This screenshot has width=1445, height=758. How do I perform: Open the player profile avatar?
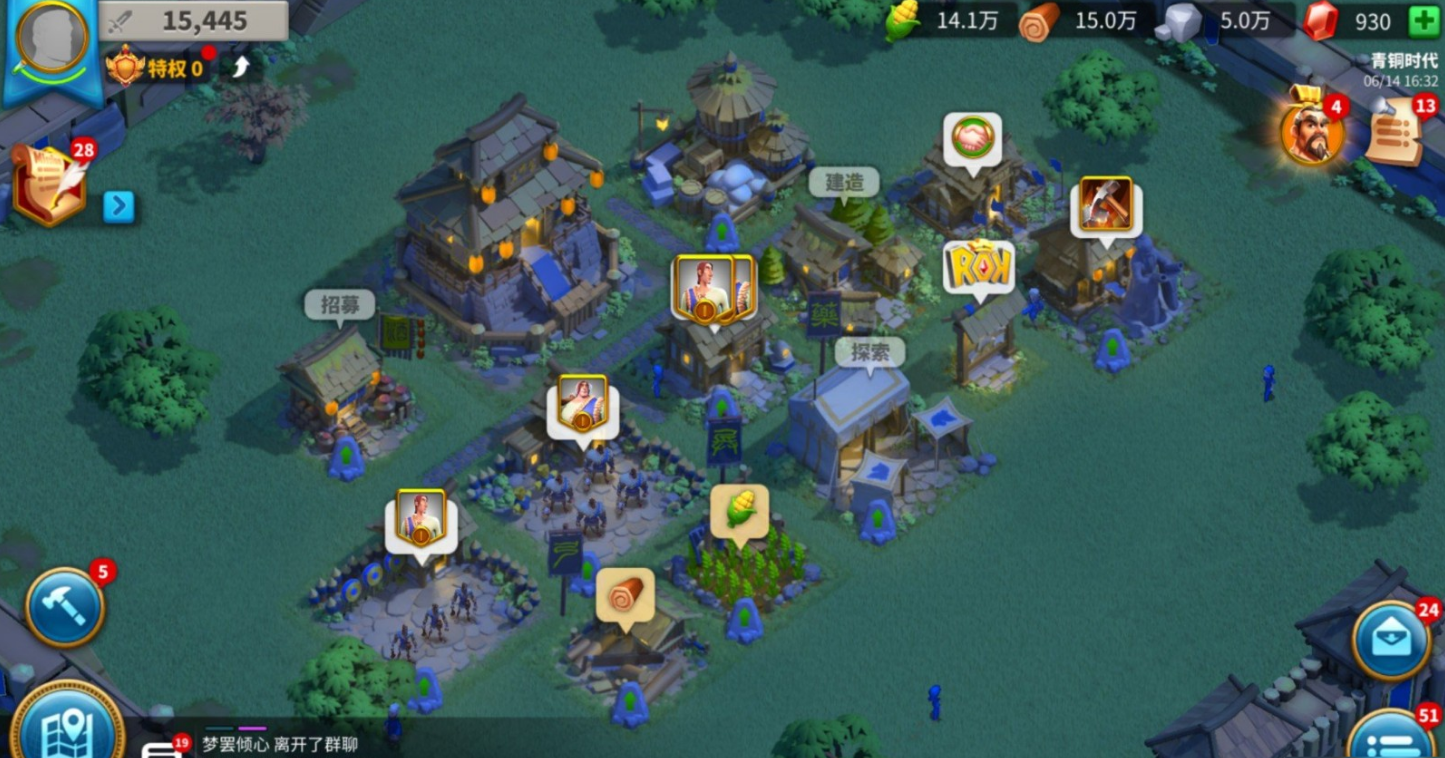click(x=52, y=39)
